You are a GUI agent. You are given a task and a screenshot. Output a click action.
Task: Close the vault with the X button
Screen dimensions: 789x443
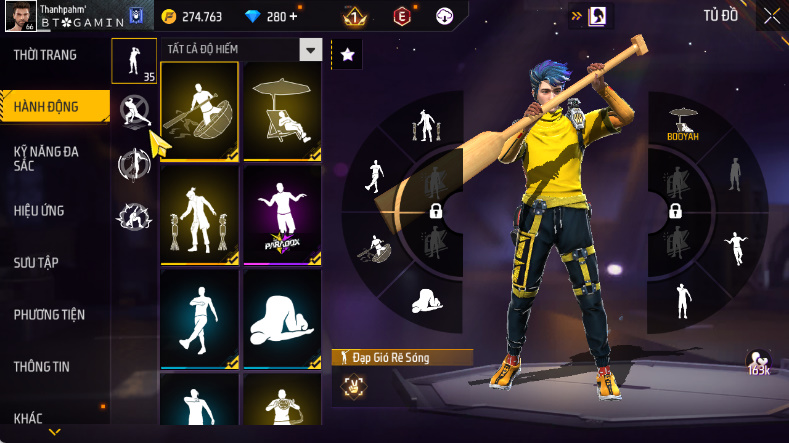click(772, 16)
